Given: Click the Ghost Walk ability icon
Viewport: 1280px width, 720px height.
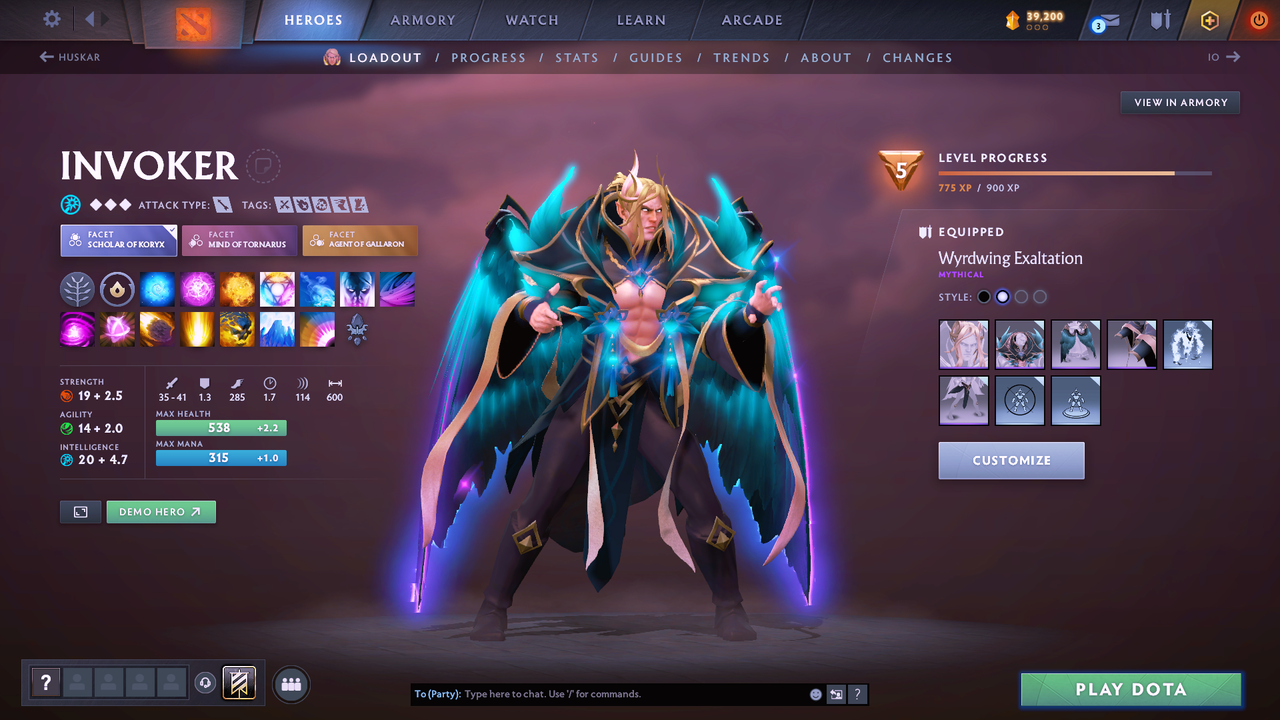Looking at the screenshot, I should 317,289.
